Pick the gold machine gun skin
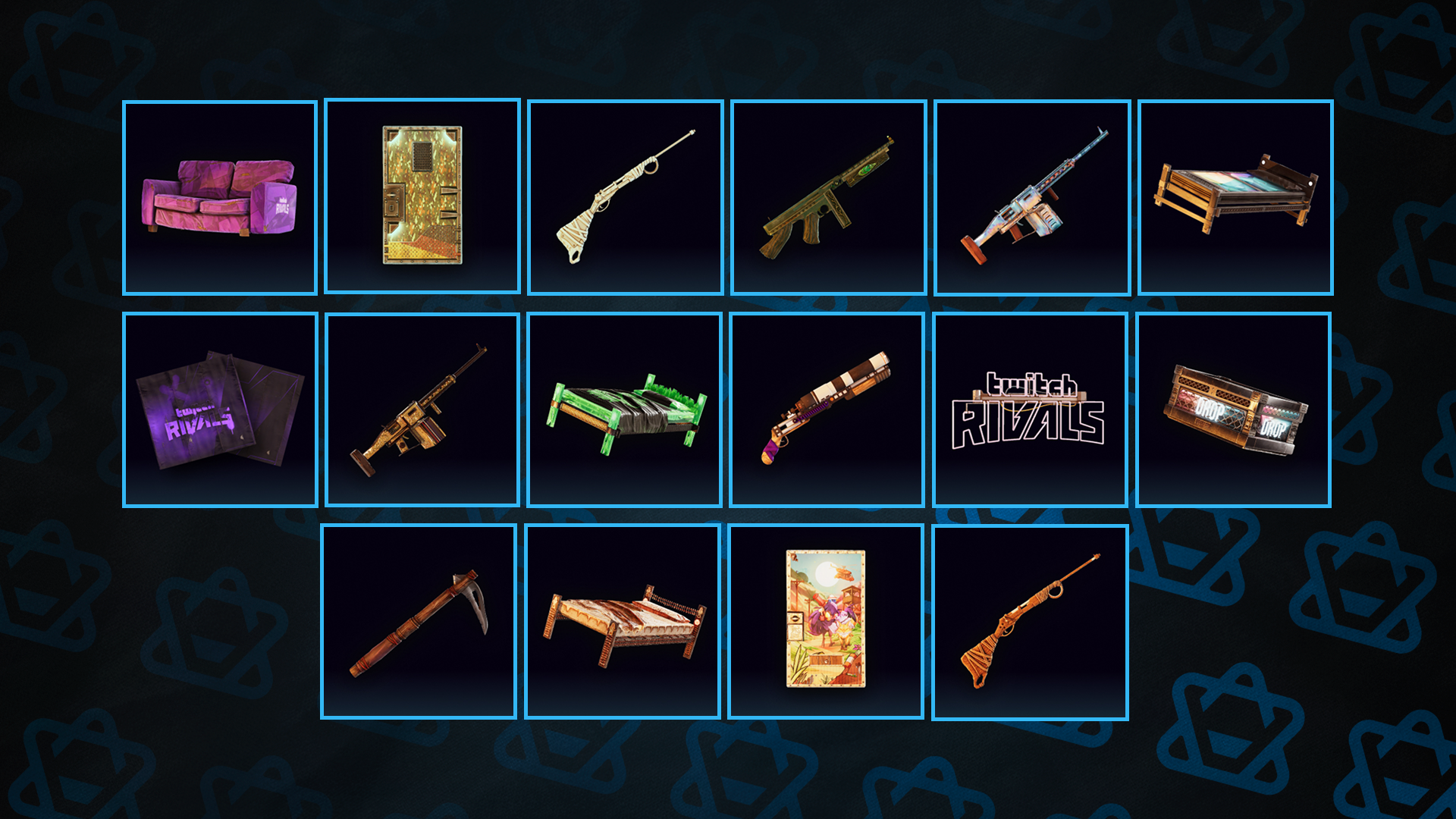 (422, 409)
